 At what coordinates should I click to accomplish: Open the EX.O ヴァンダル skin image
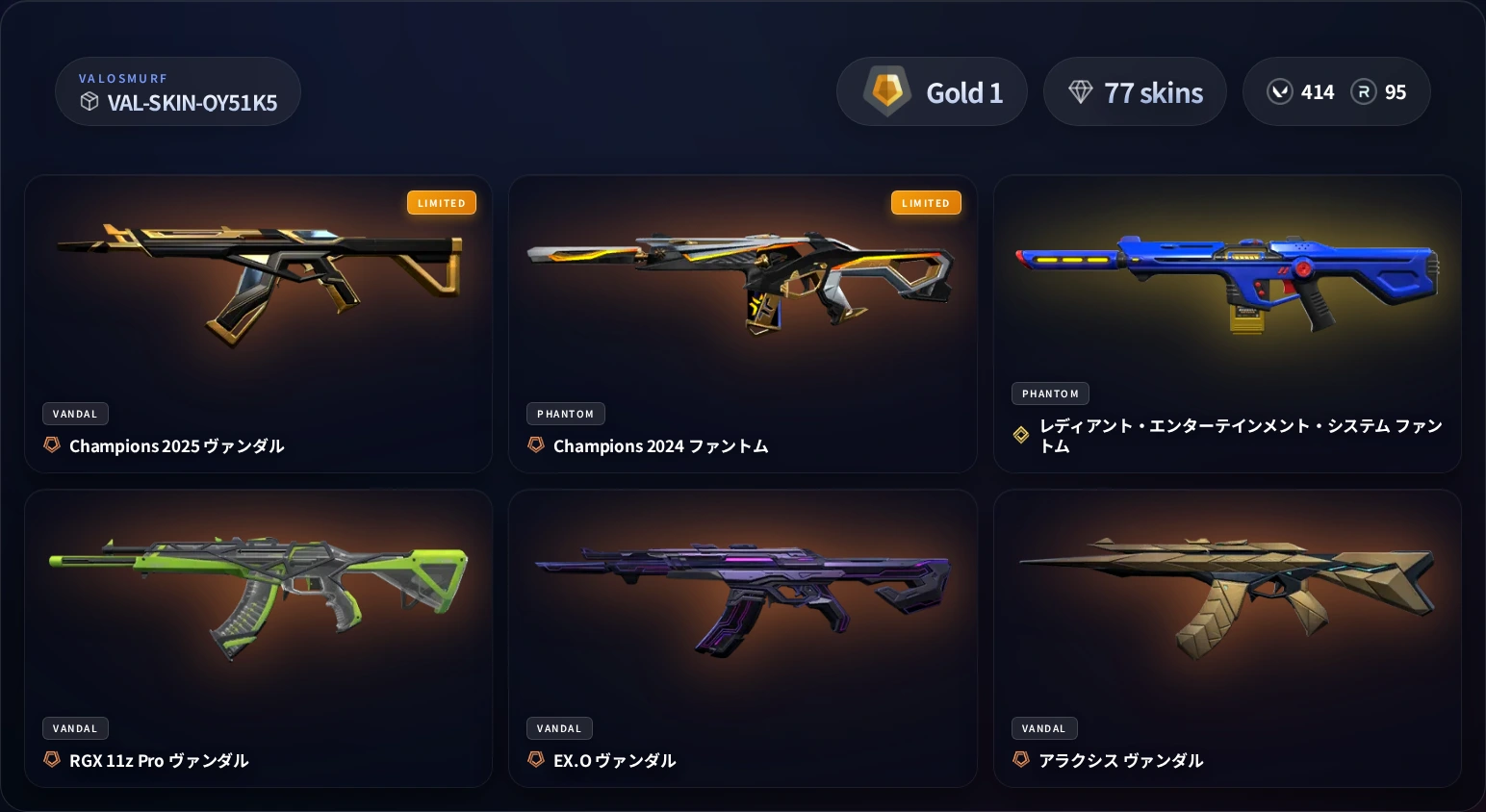pos(741,592)
